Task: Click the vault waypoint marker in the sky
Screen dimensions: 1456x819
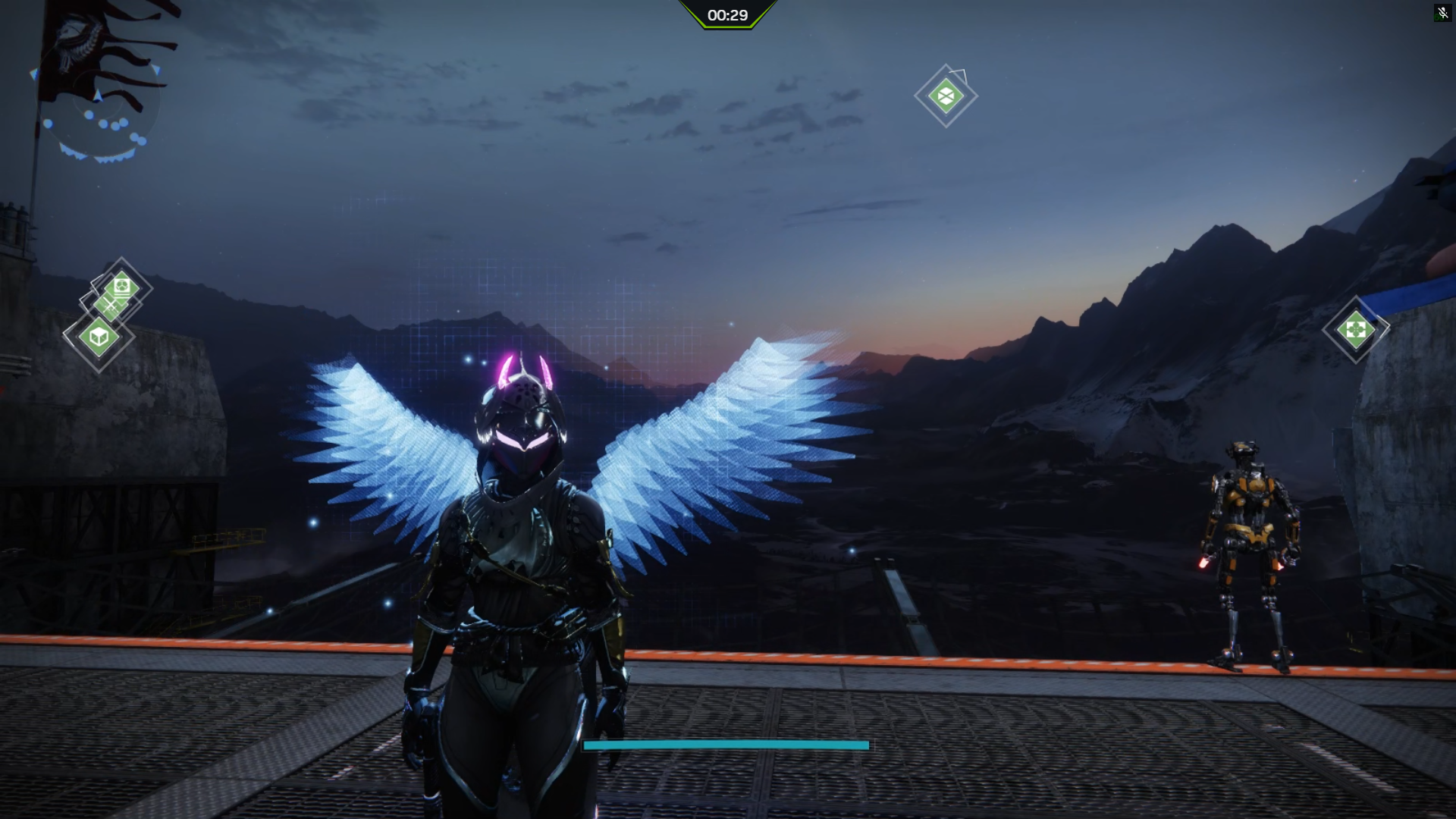Action: coord(946,96)
